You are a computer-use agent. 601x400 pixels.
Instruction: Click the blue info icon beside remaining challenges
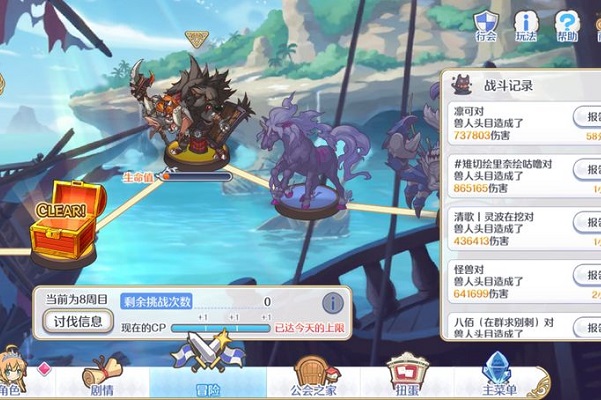tap(332, 303)
